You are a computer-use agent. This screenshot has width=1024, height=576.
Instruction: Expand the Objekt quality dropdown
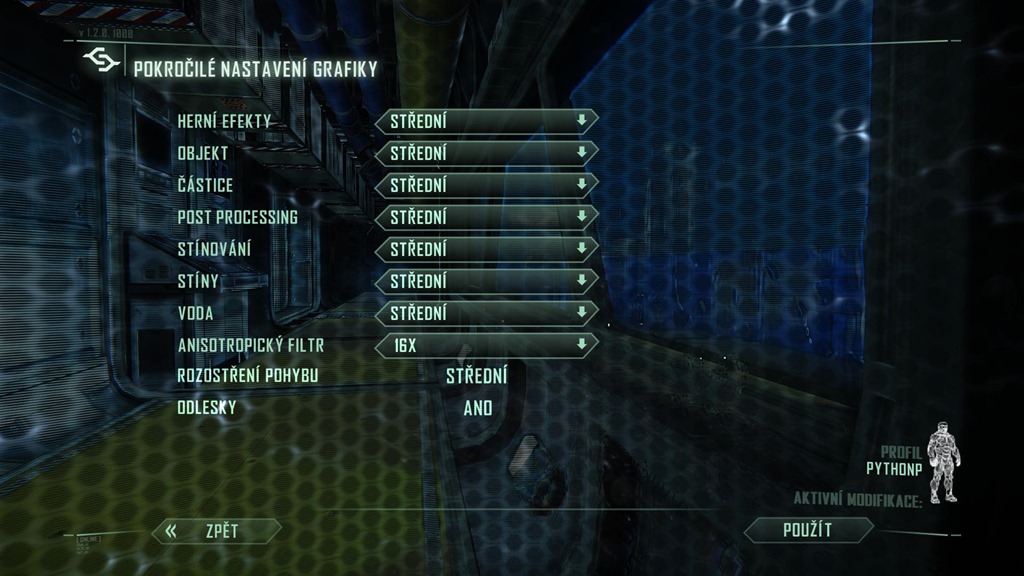(x=486, y=153)
